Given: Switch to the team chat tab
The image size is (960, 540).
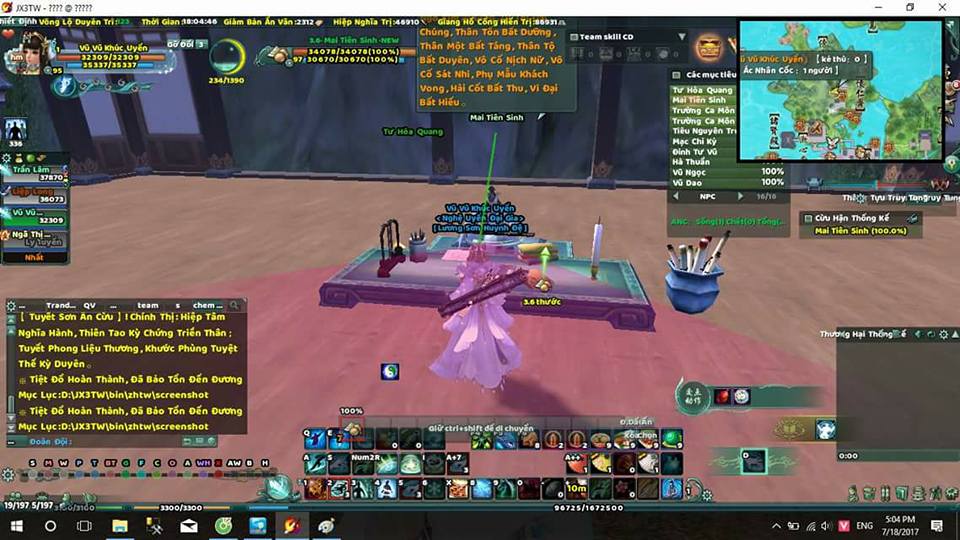Looking at the screenshot, I should [x=147, y=305].
